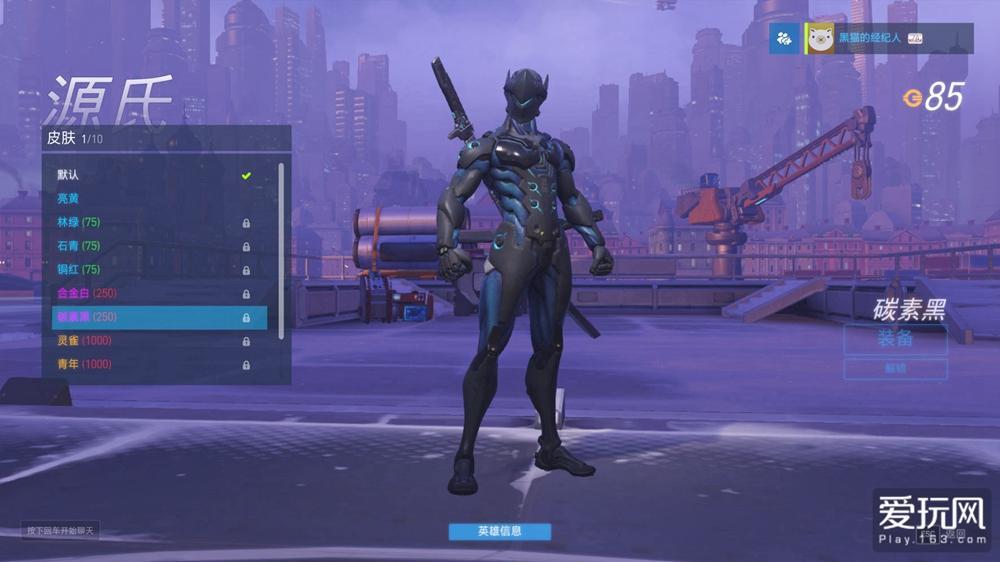Image resolution: width=1000 pixels, height=562 pixels.
Task: Click the skin list scrollbar
Action: pyautogui.click(x=281, y=250)
